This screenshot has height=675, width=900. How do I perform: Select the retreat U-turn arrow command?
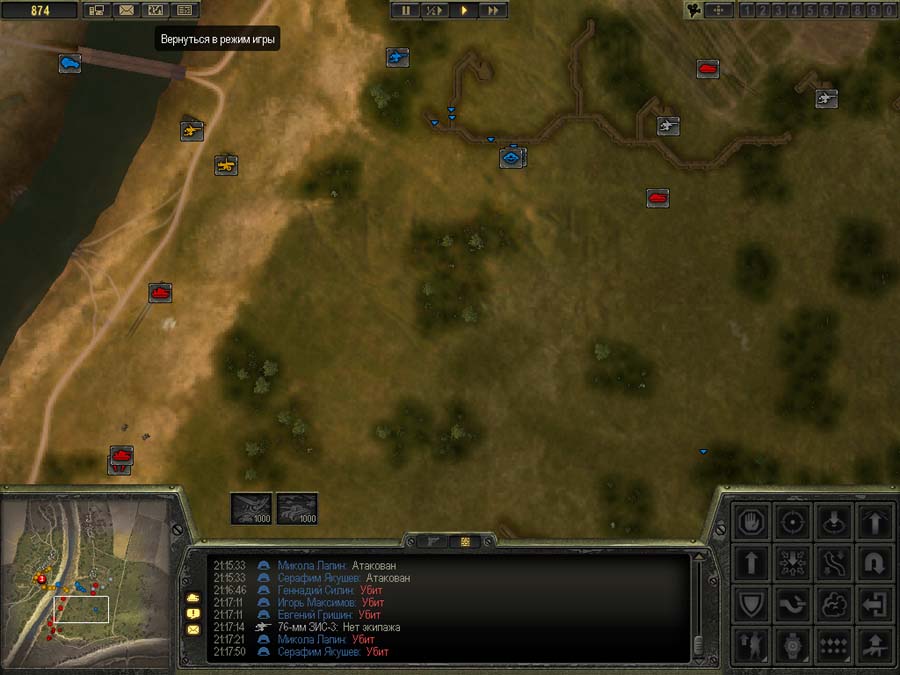tap(876, 562)
